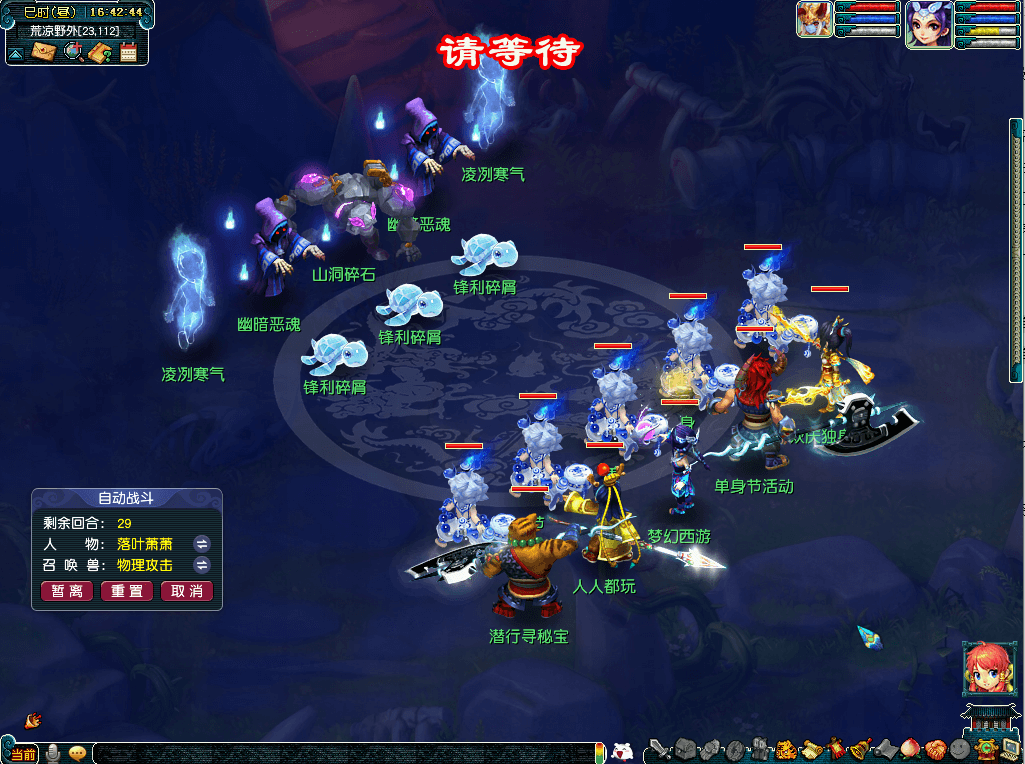
Task: Open the tiger head pet icon
Action: (785, 748)
